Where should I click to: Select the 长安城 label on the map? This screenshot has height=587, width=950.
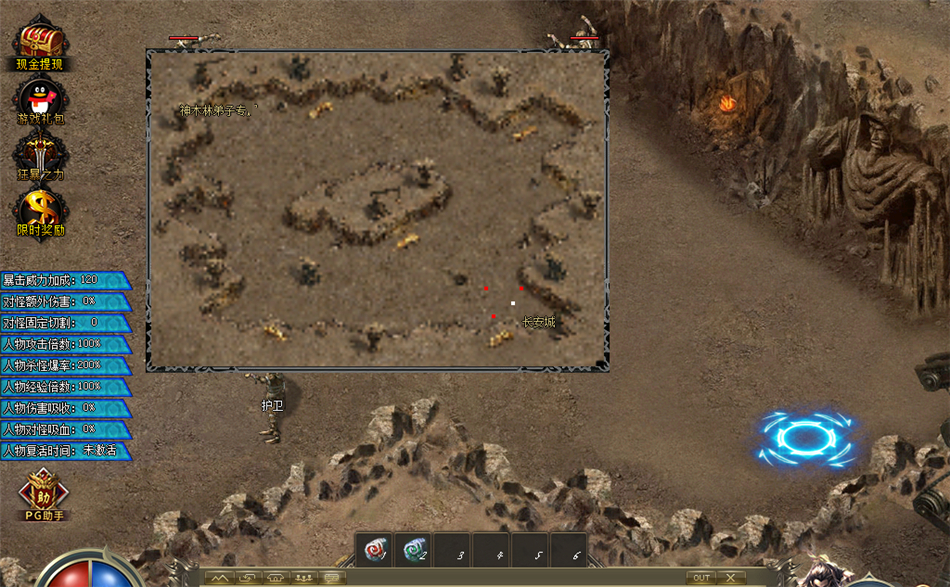tap(538, 322)
